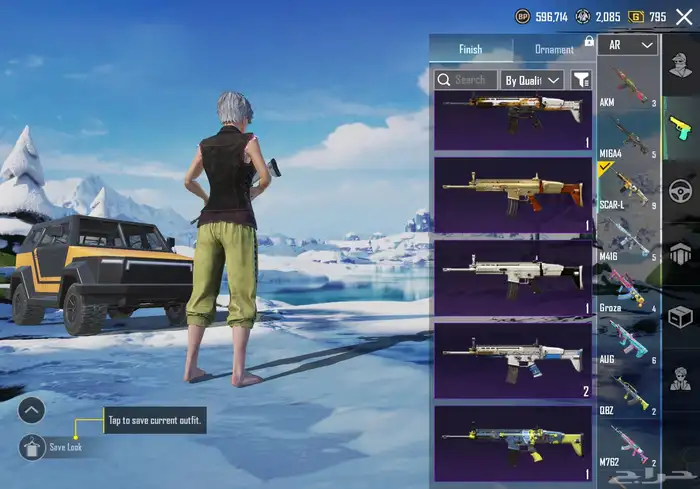Open the filter funnel options
Image resolution: width=700 pixels, height=489 pixels.
(580, 79)
